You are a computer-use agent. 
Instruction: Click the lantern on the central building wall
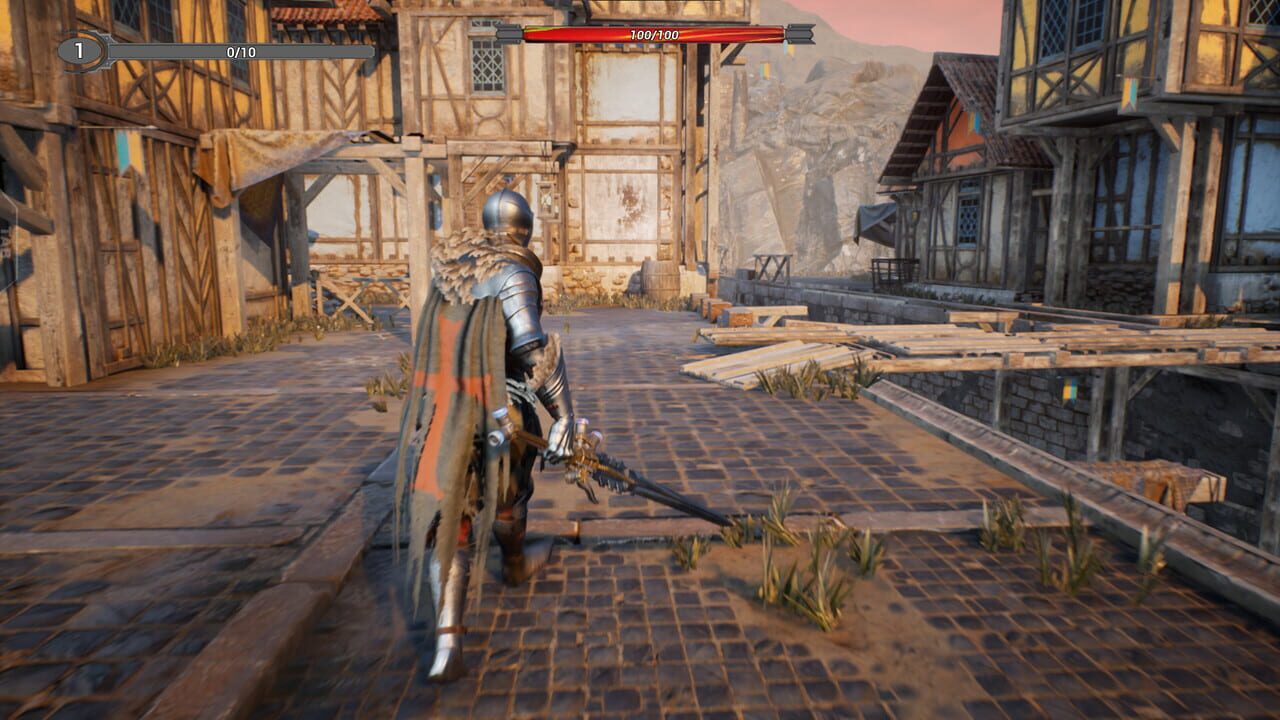click(546, 200)
